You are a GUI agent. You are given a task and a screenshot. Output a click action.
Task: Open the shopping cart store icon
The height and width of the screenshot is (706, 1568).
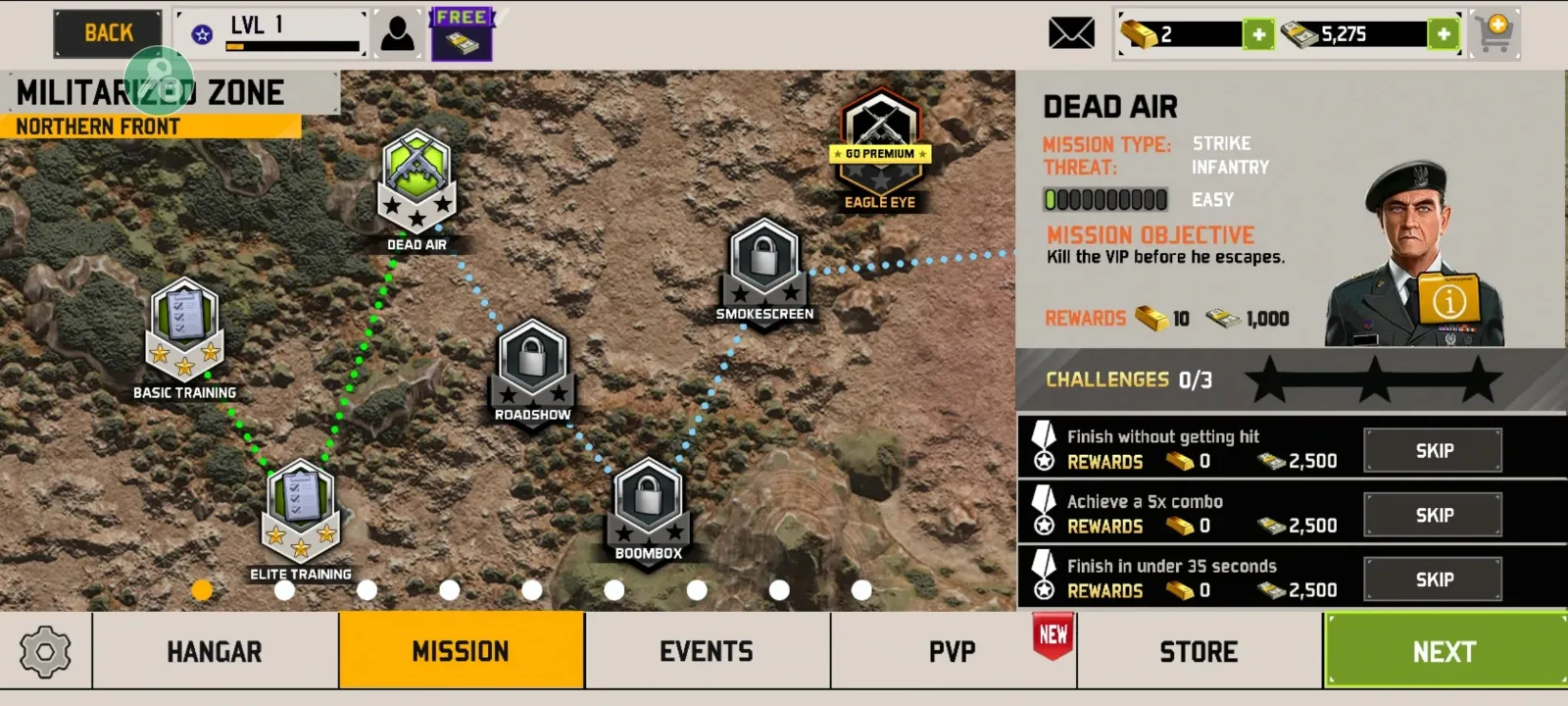pyautogui.click(x=1494, y=33)
